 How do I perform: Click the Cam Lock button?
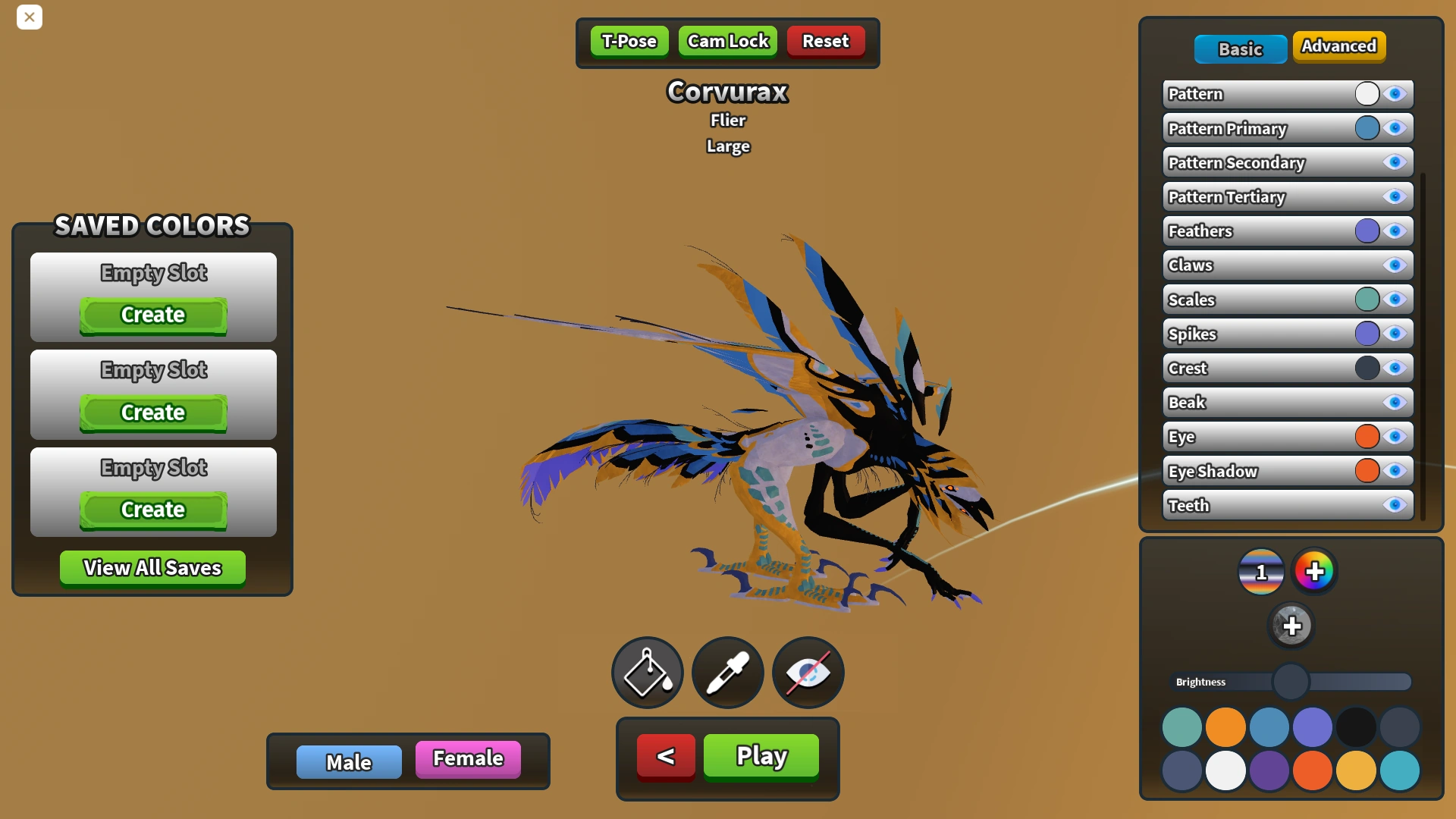click(x=726, y=41)
